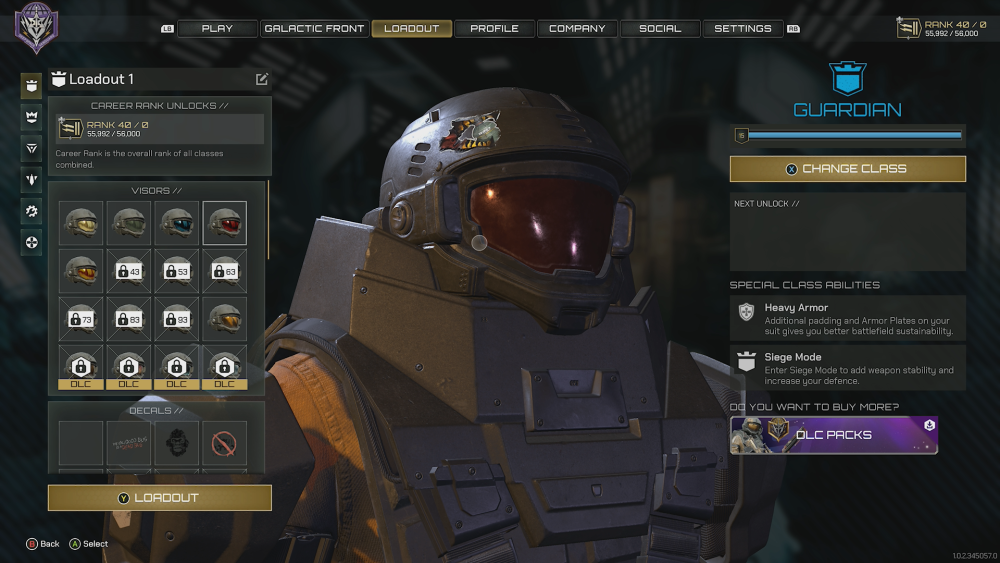
Task: Switch to the Galactic Front tab
Action: (x=314, y=29)
